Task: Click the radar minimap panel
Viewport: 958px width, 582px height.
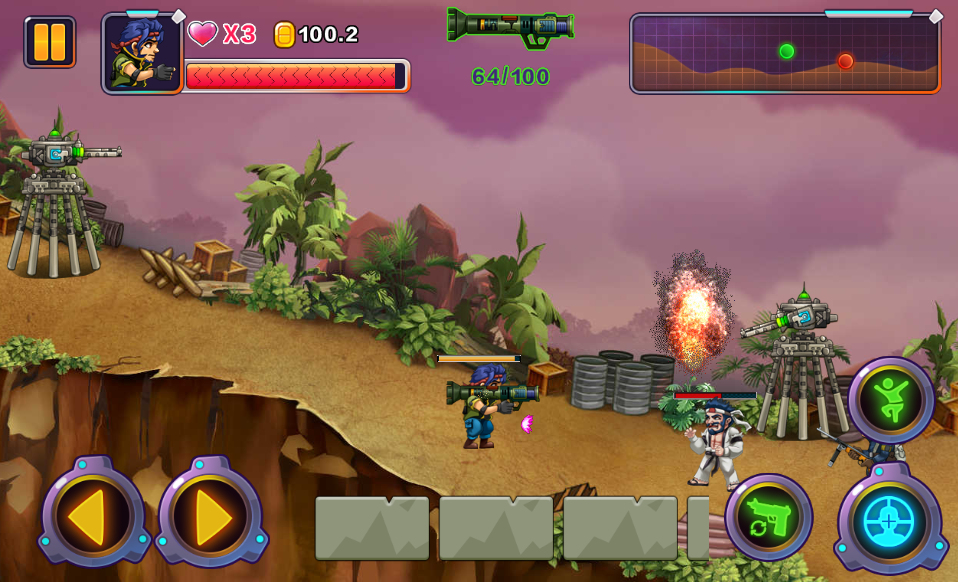Action: pos(784,54)
